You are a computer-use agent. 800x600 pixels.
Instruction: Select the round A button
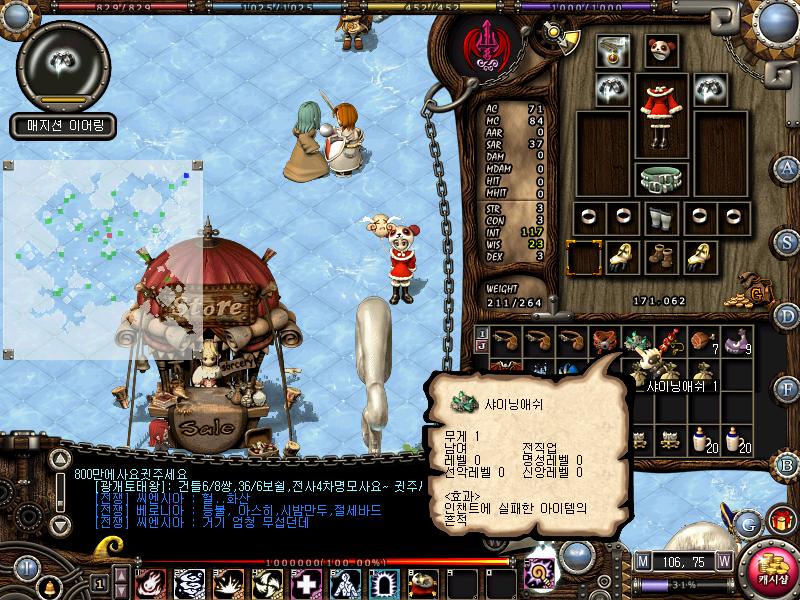coord(788,167)
